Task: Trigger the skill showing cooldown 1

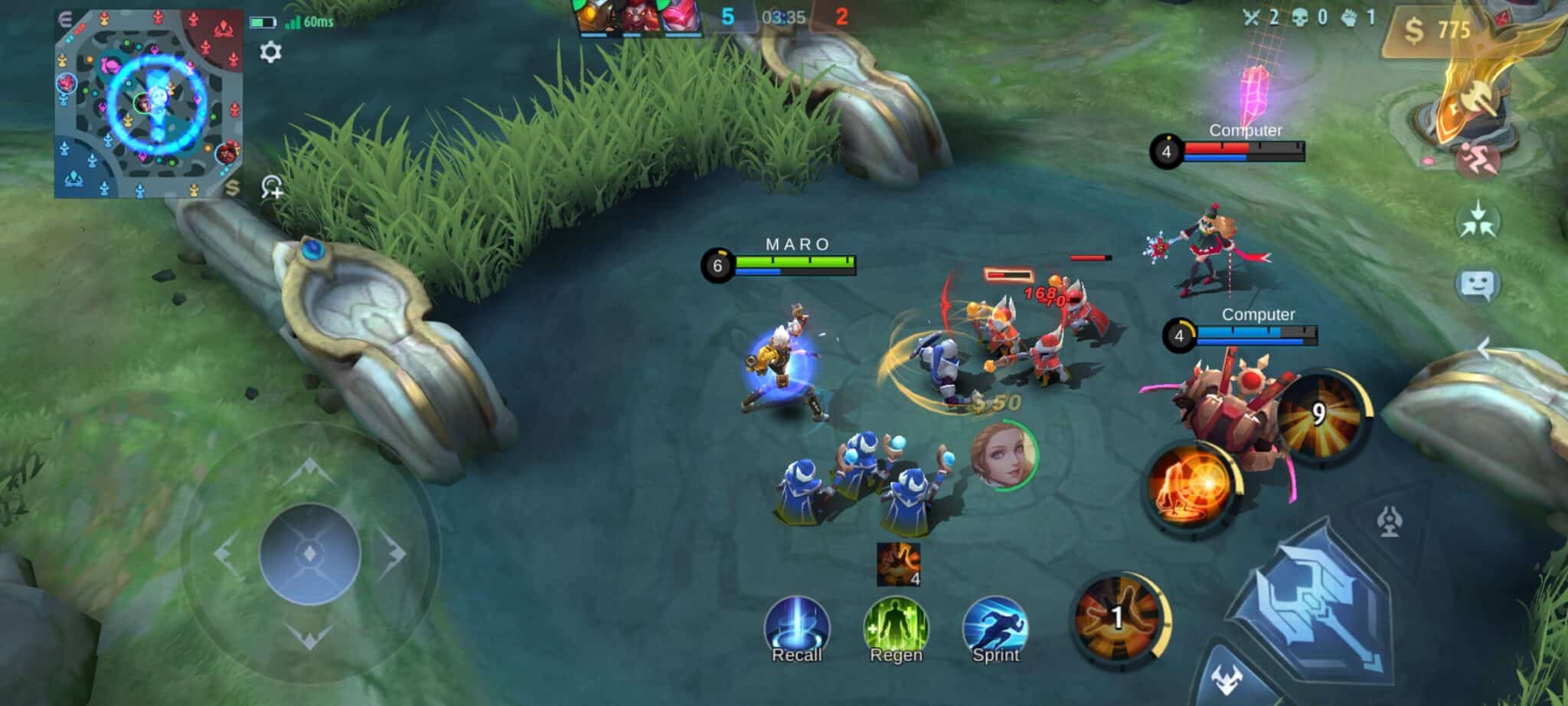Action: [1119, 619]
